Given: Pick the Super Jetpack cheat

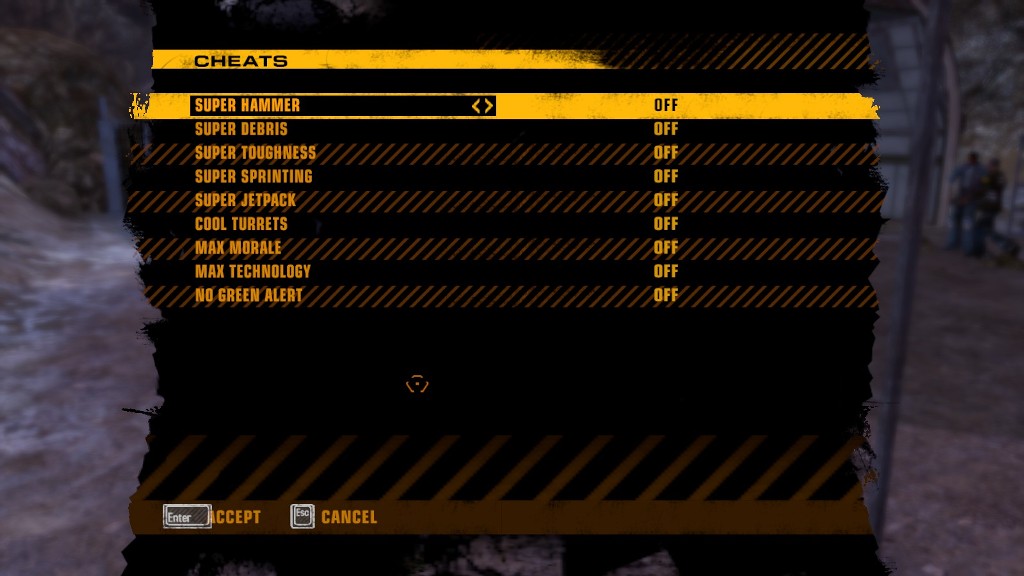Looking at the screenshot, I should click(x=245, y=200).
